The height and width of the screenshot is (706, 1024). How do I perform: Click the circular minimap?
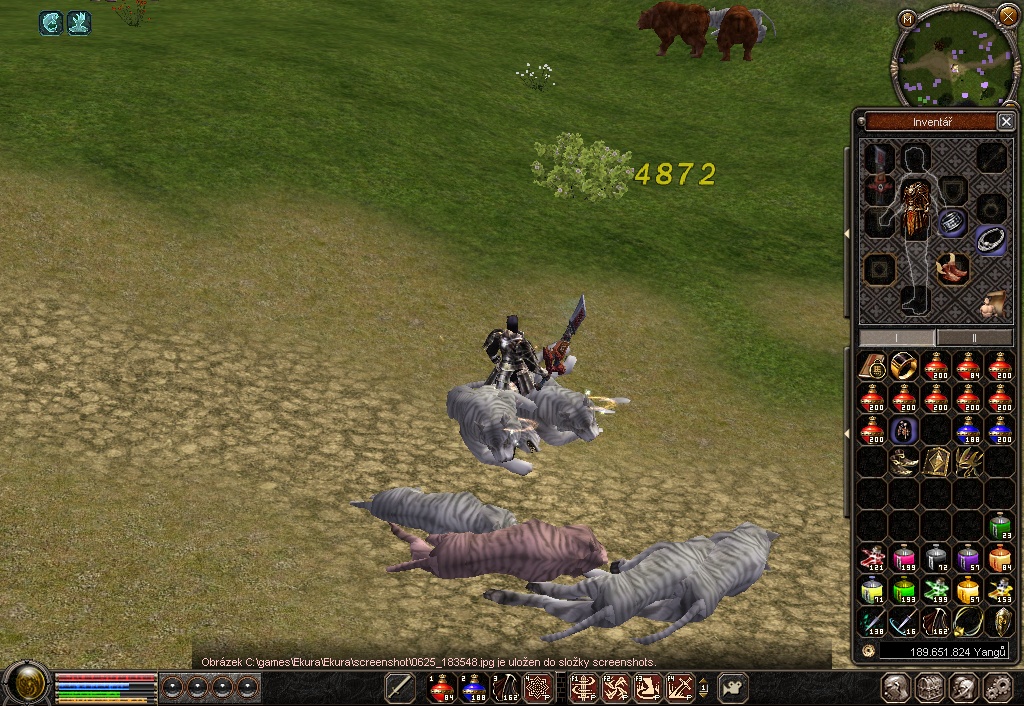coord(953,57)
